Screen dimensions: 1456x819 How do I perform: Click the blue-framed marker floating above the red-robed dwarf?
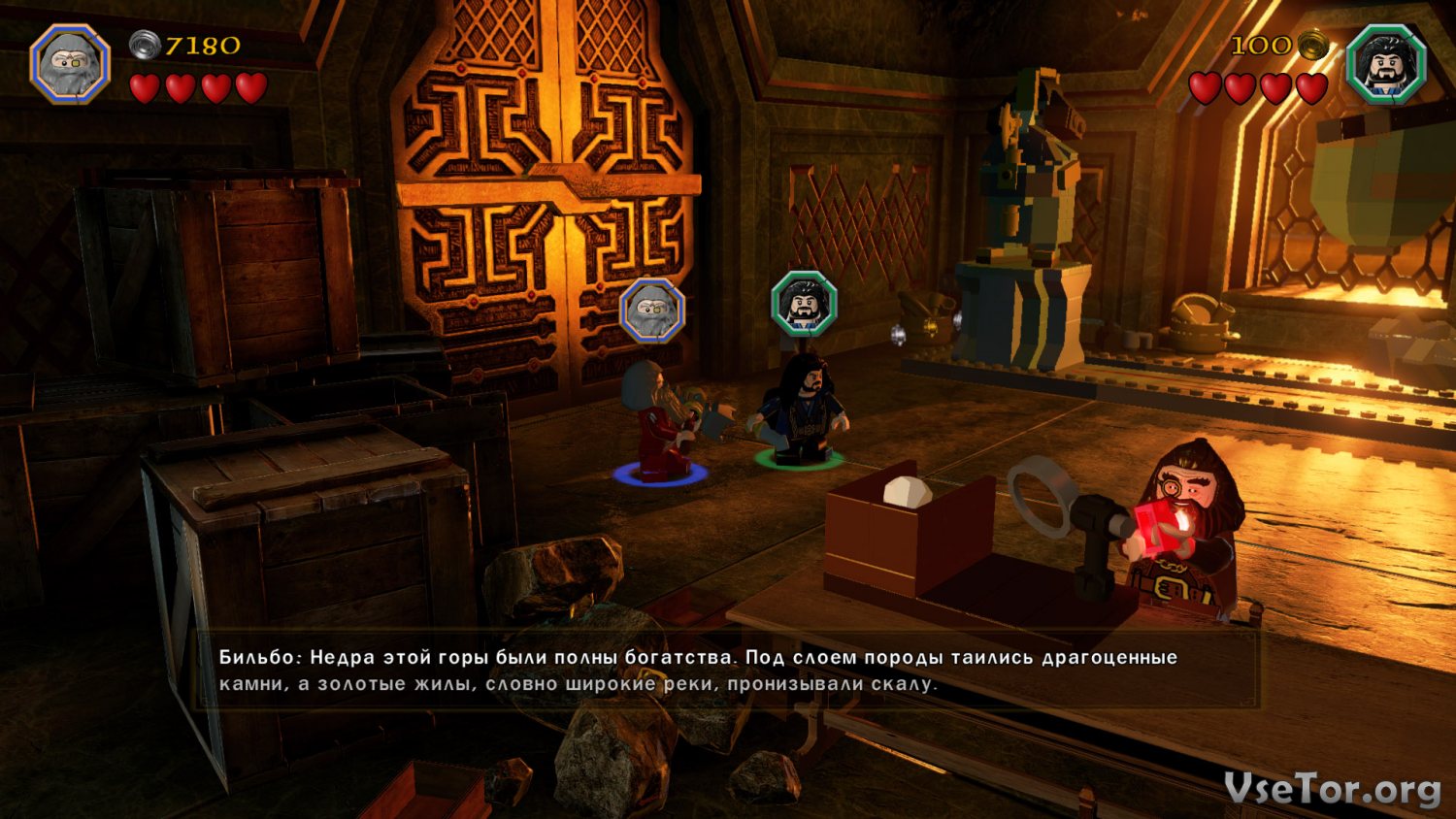[x=652, y=311]
